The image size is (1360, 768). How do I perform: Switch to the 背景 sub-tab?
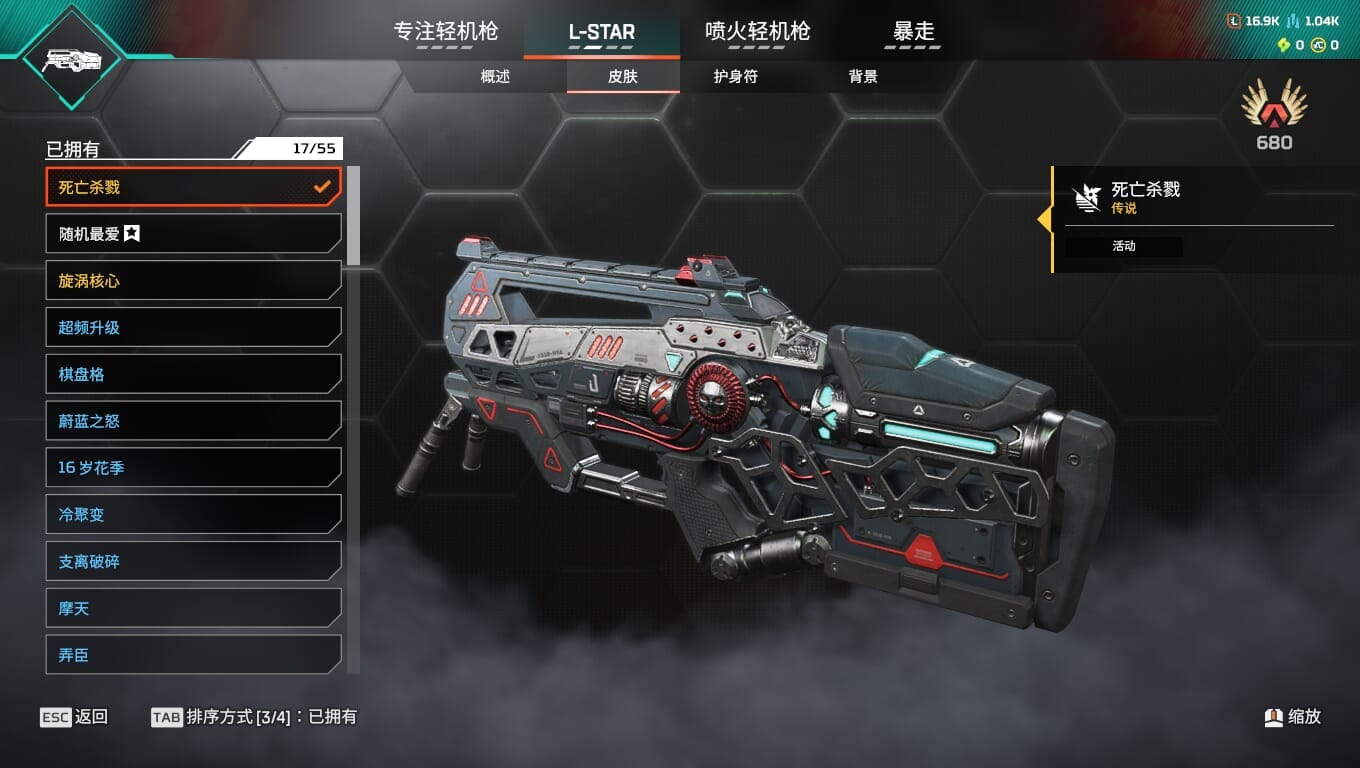click(862, 77)
